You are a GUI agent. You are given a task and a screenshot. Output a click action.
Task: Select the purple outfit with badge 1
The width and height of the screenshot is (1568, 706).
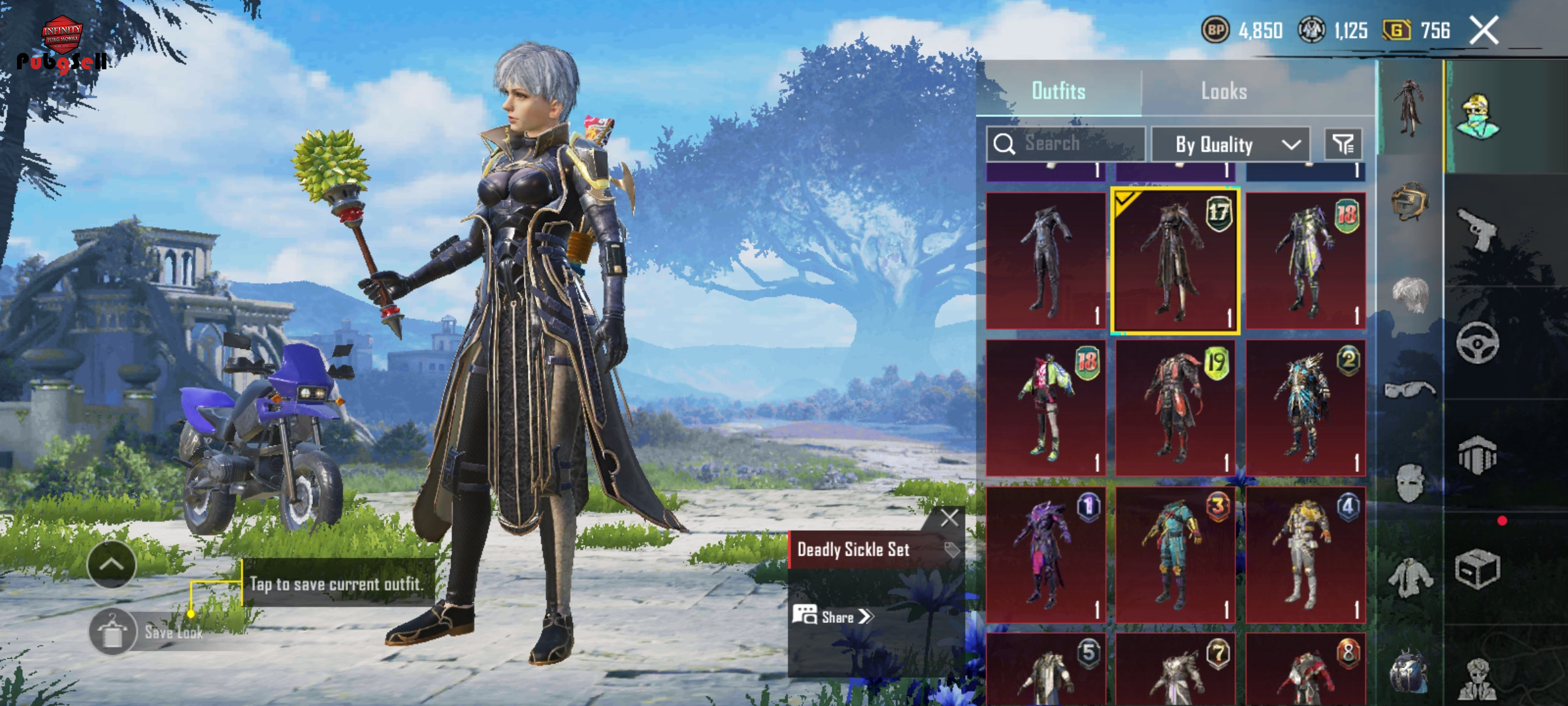point(1045,554)
